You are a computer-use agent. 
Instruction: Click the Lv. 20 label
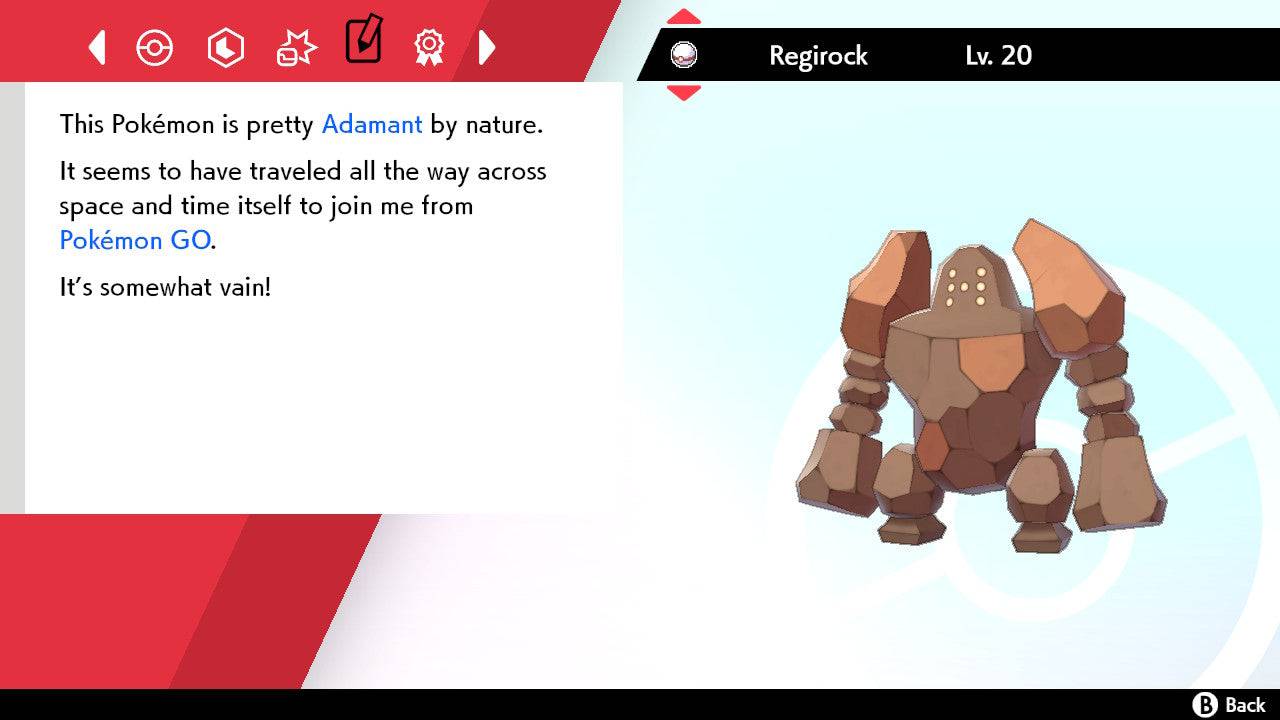pyautogui.click(x=996, y=56)
